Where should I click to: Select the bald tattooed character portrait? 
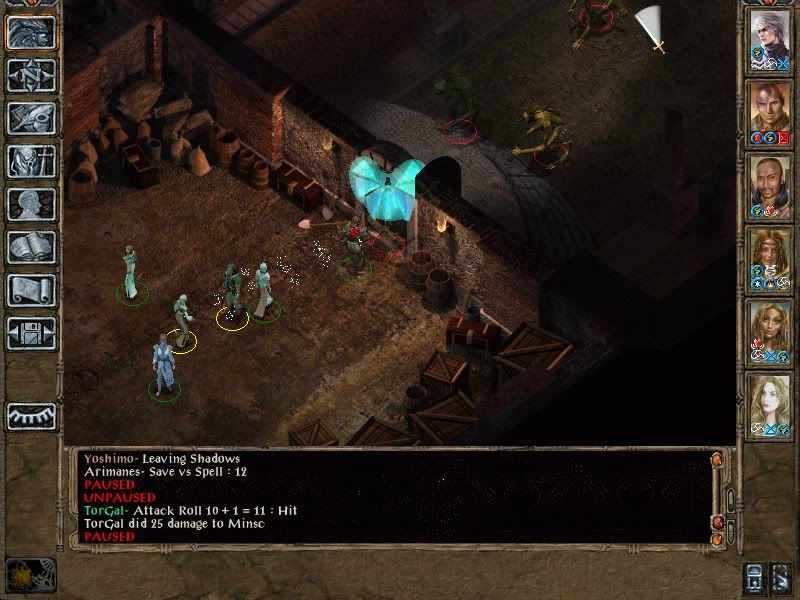(x=770, y=114)
